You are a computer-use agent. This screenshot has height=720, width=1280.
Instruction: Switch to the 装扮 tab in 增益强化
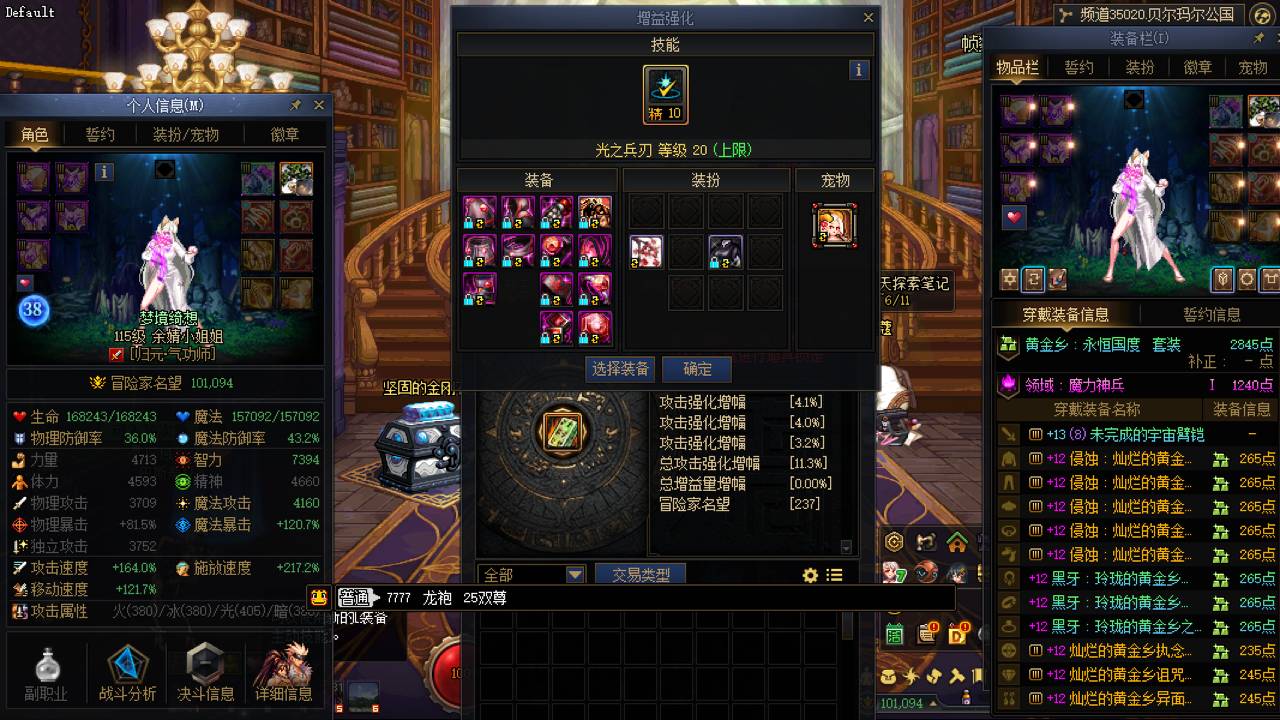tap(704, 180)
